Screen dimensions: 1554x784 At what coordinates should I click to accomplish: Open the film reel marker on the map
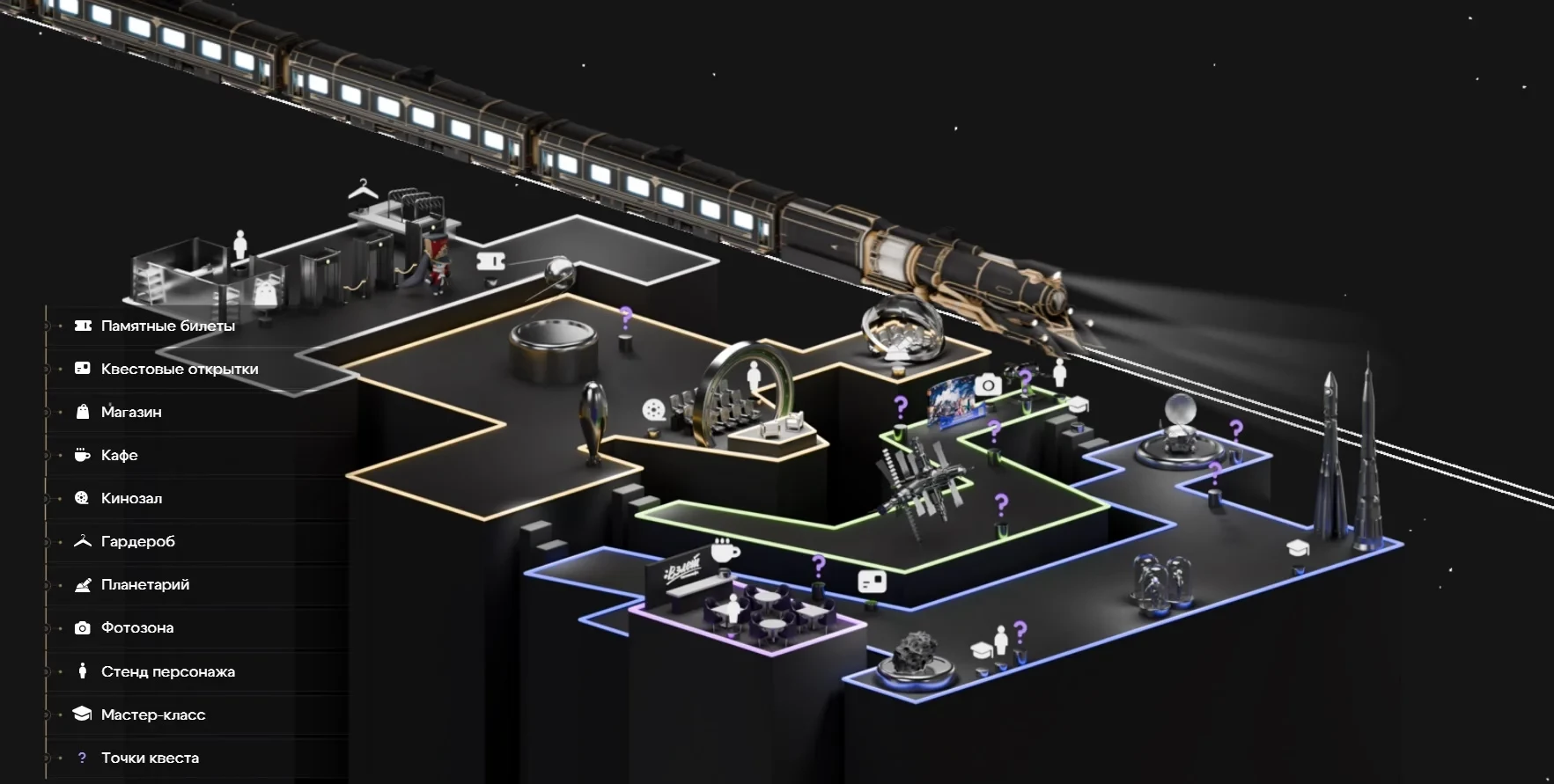click(653, 410)
